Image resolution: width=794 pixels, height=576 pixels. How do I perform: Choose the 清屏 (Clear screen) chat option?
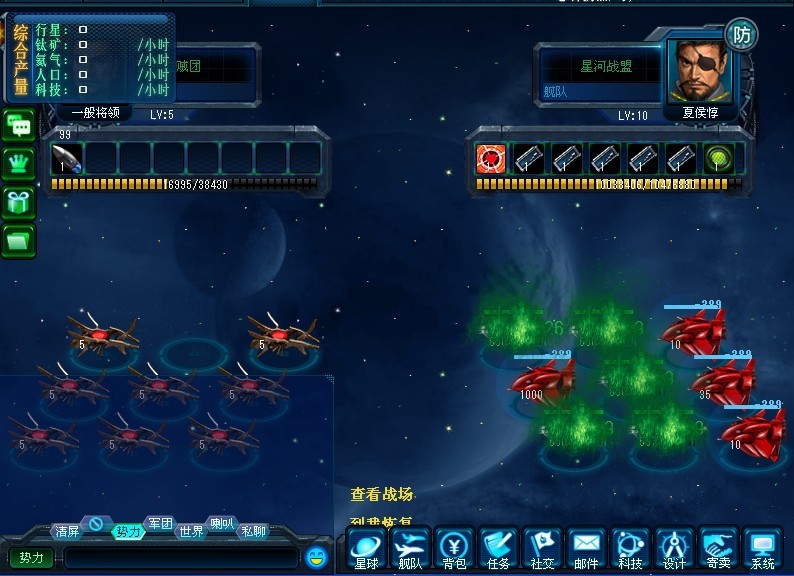point(67,532)
